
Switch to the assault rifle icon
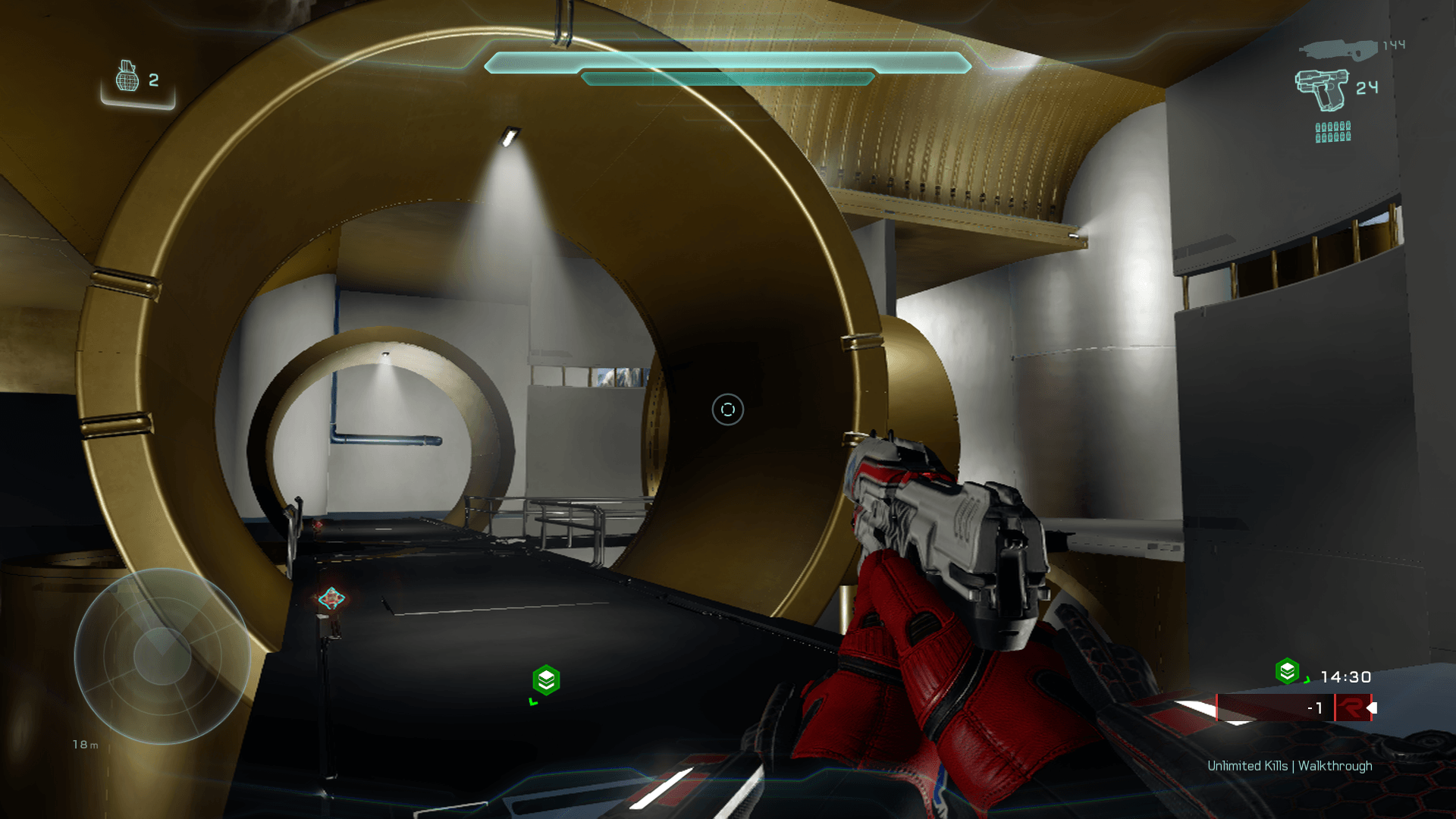point(1338,50)
